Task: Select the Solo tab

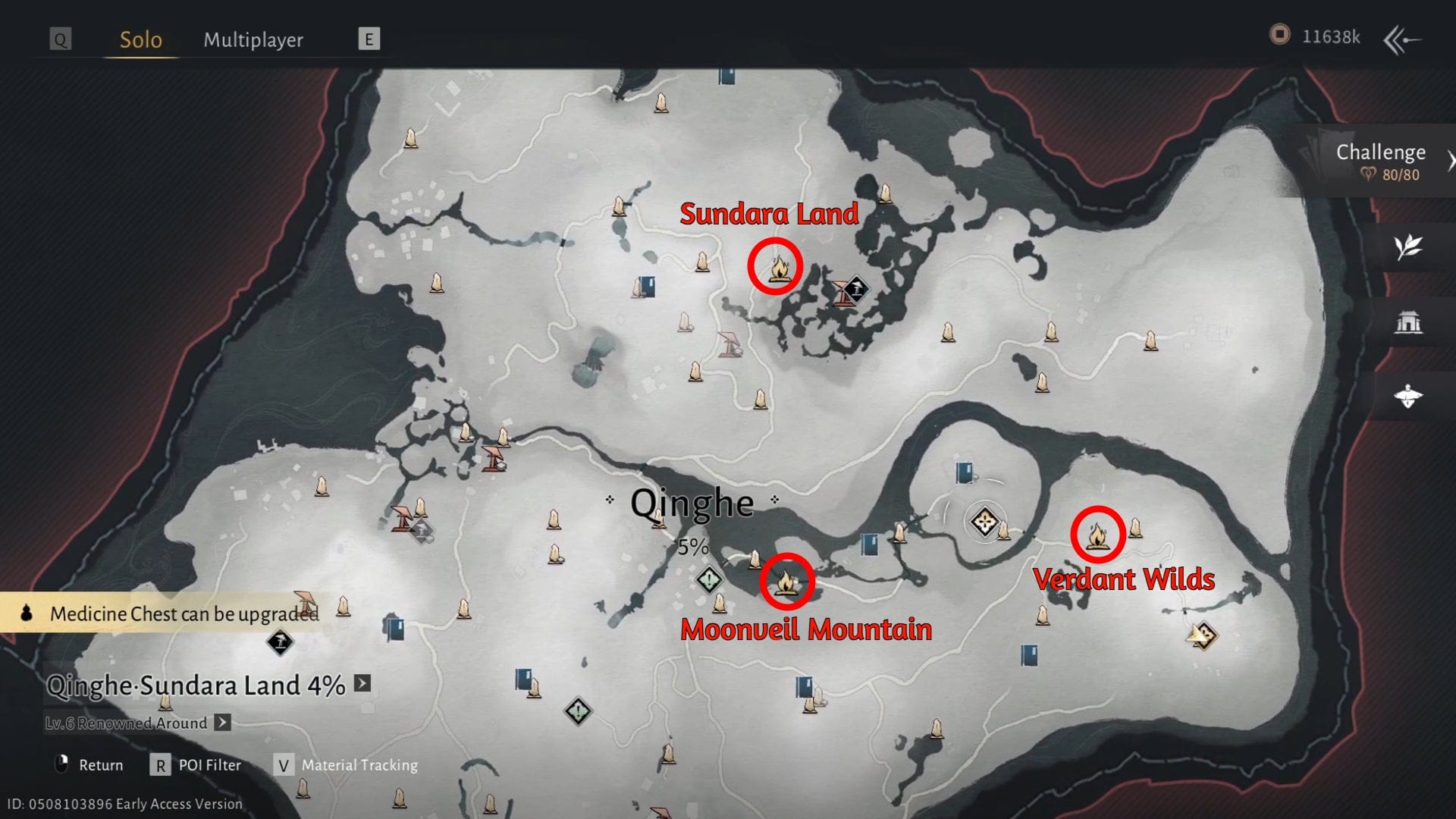Action: point(140,39)
